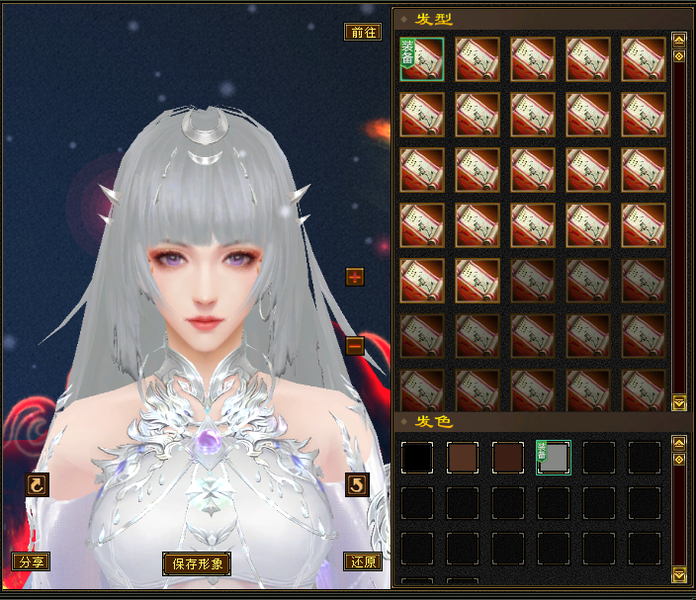This screenshot has width=696, height=600.
Task: Share the look via 分享 button
Action: (x=30, y=562)
